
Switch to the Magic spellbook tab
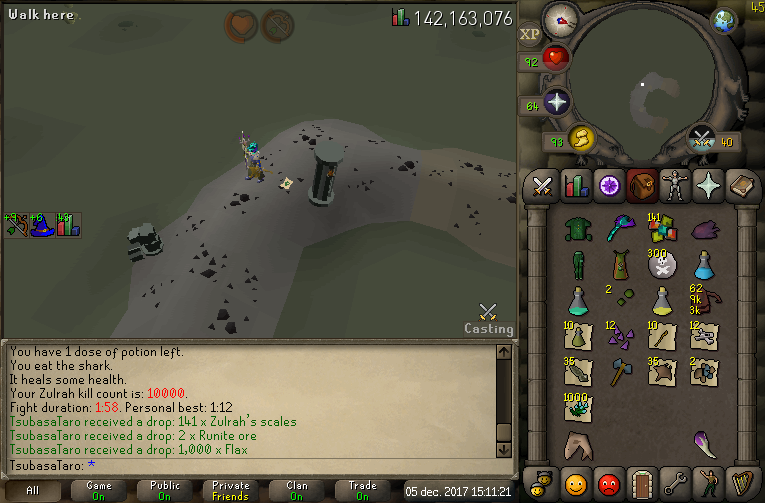pos(741,186)
